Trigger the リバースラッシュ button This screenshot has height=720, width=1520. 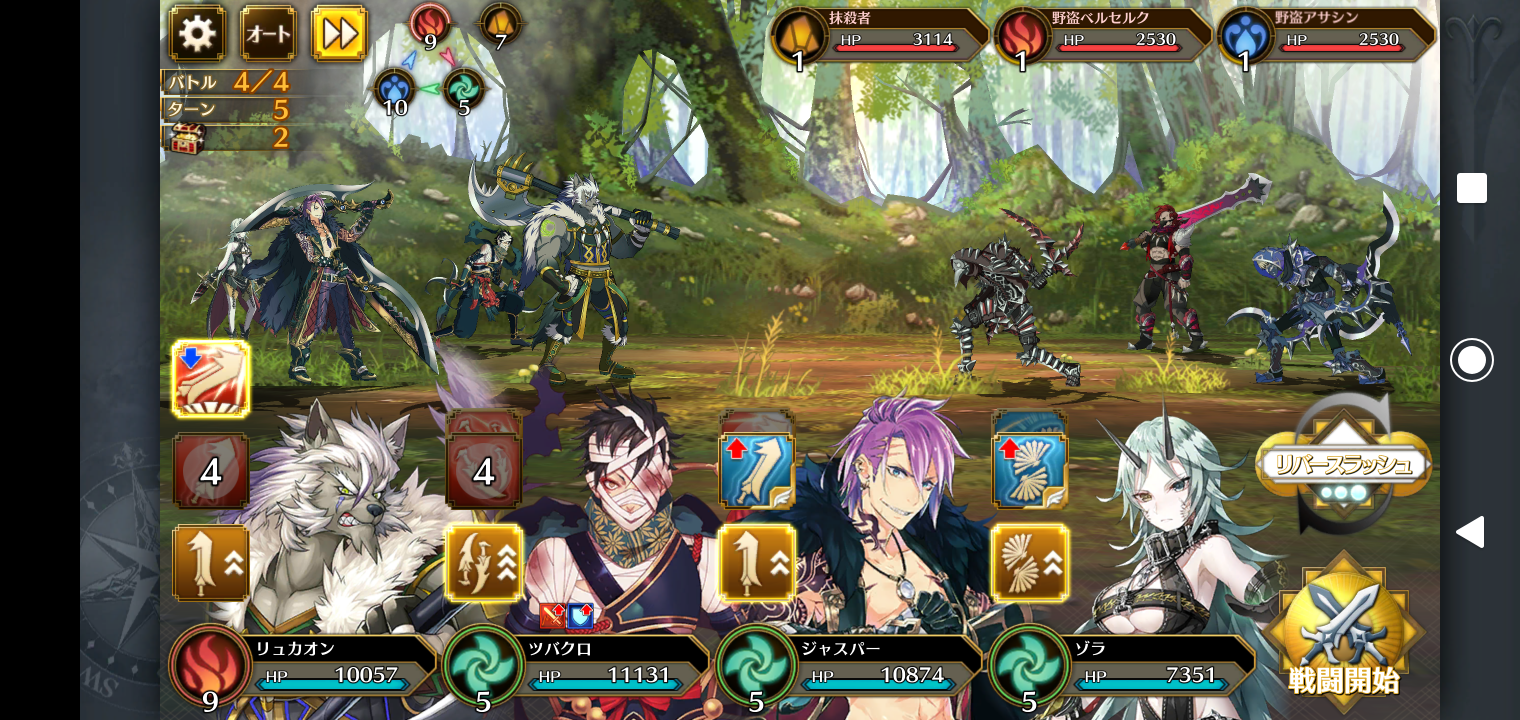tap(1343, 465)
